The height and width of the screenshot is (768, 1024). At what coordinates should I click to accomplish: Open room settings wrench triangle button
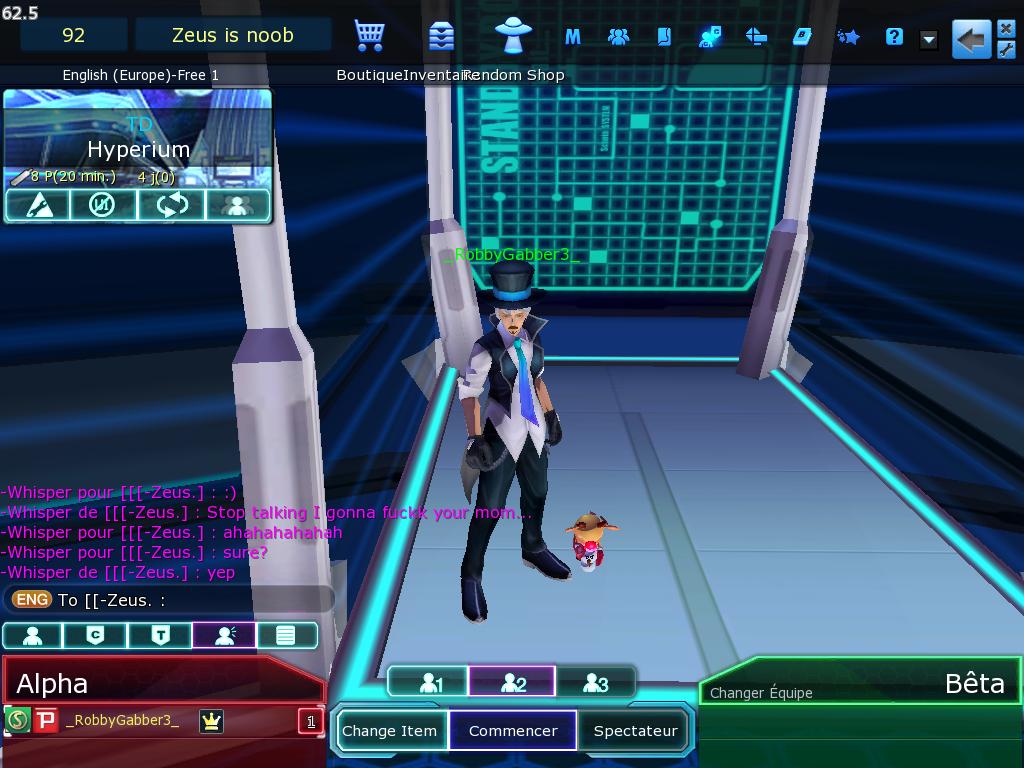pos(37,205)
